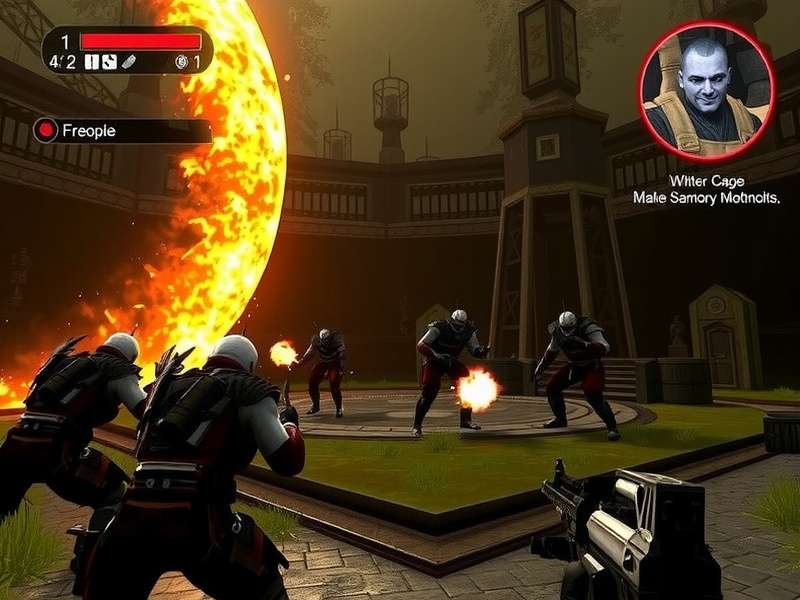800x600 pixels.
Task: Select the two-bar HUD item icon
Action: 92,62
